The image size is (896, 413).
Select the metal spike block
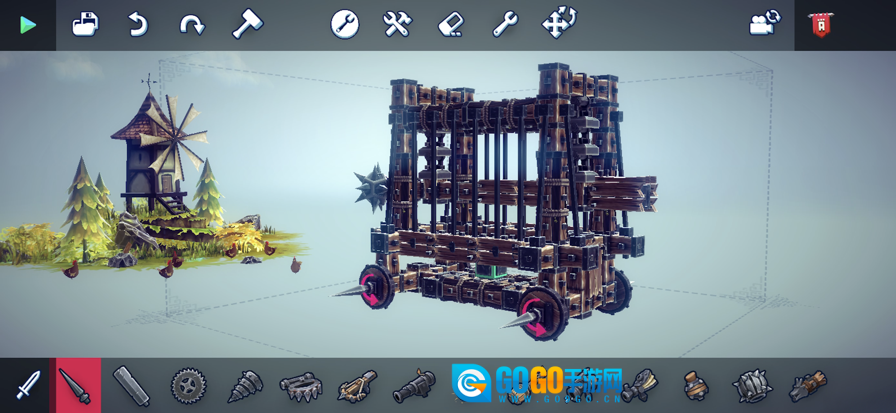click(x=77, y=385)
